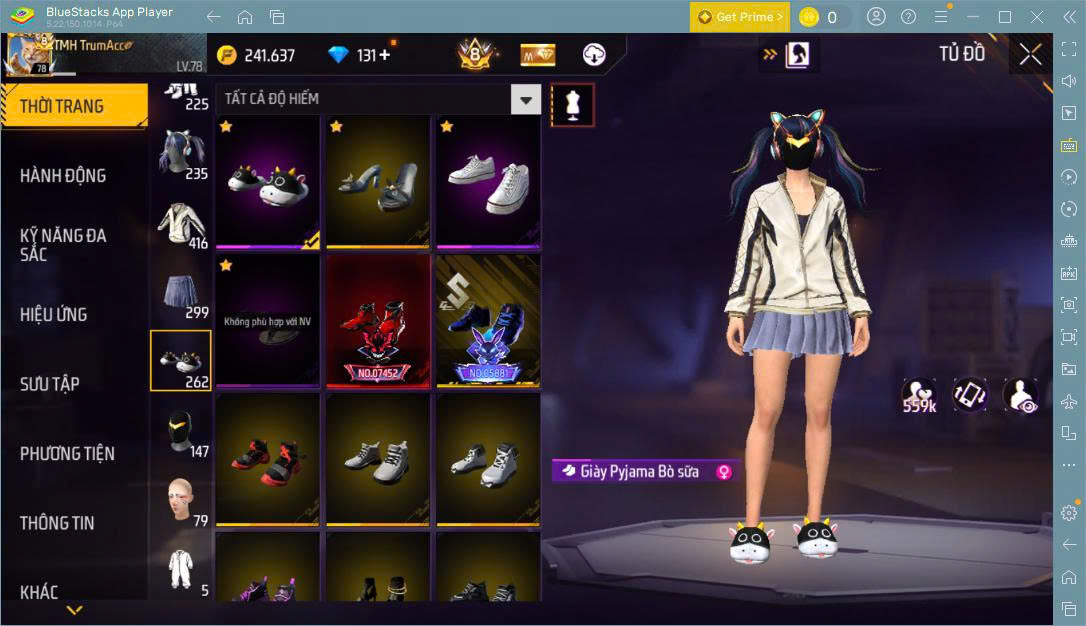Screen dimensions: 1086x626
Task: Switch to Kỹ Năng Đa Sắc tab
Action: point(63,244)
